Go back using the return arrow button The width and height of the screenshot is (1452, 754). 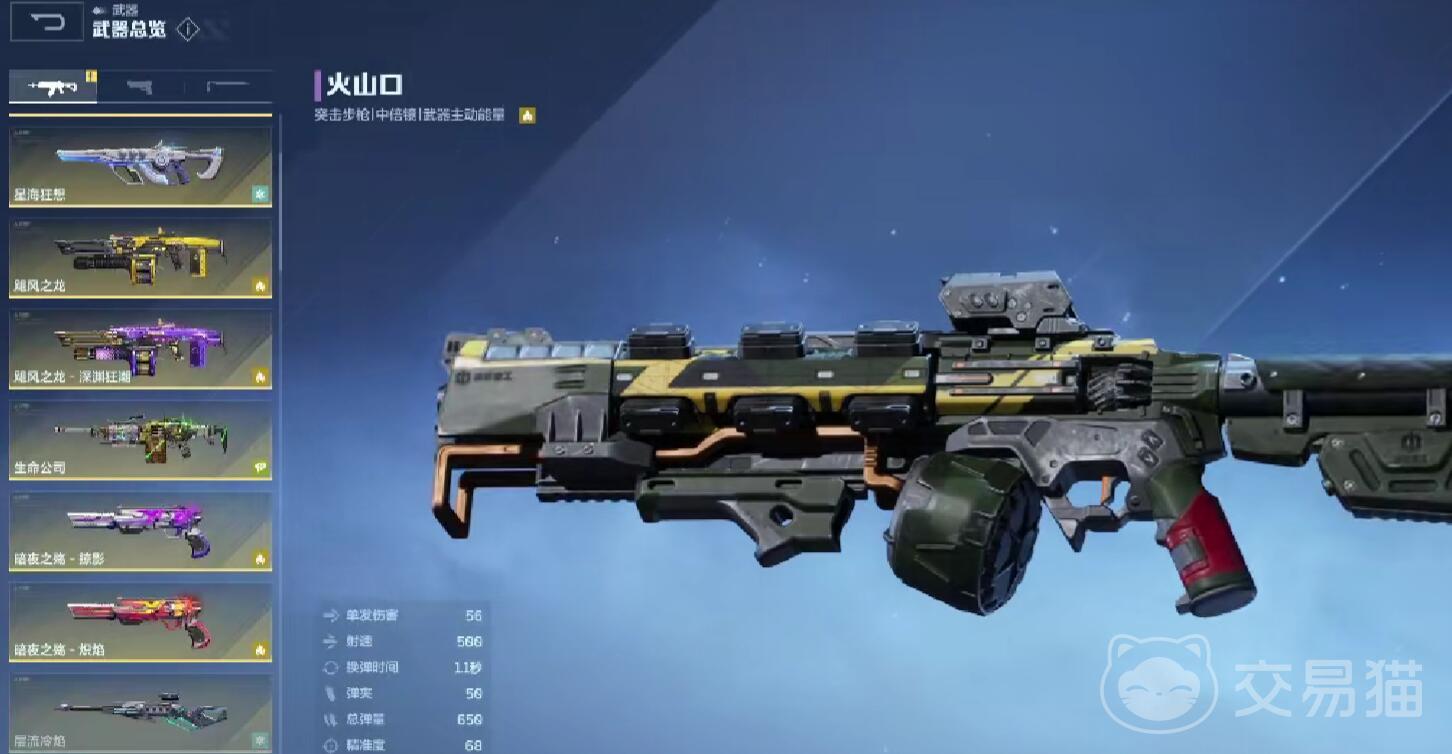click(x=46, y=24)
